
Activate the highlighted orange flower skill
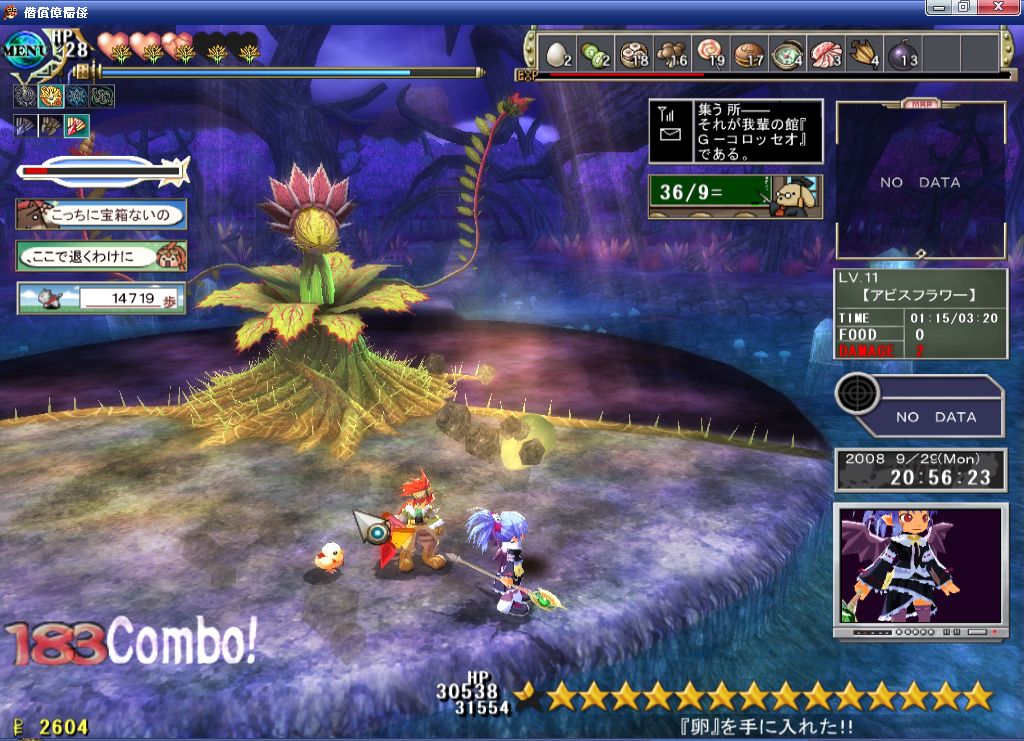(51, 96)
